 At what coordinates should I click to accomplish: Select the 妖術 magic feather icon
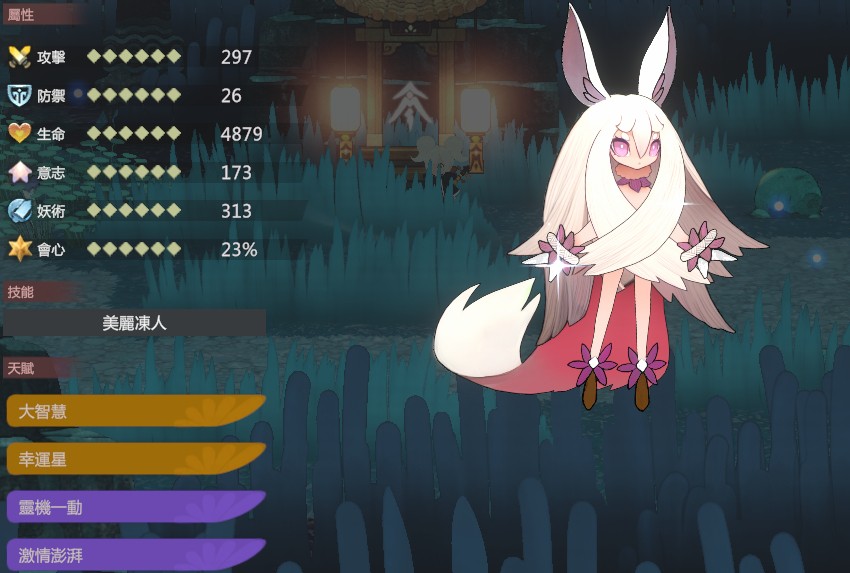pyautogui.click(x=19, y=211)
